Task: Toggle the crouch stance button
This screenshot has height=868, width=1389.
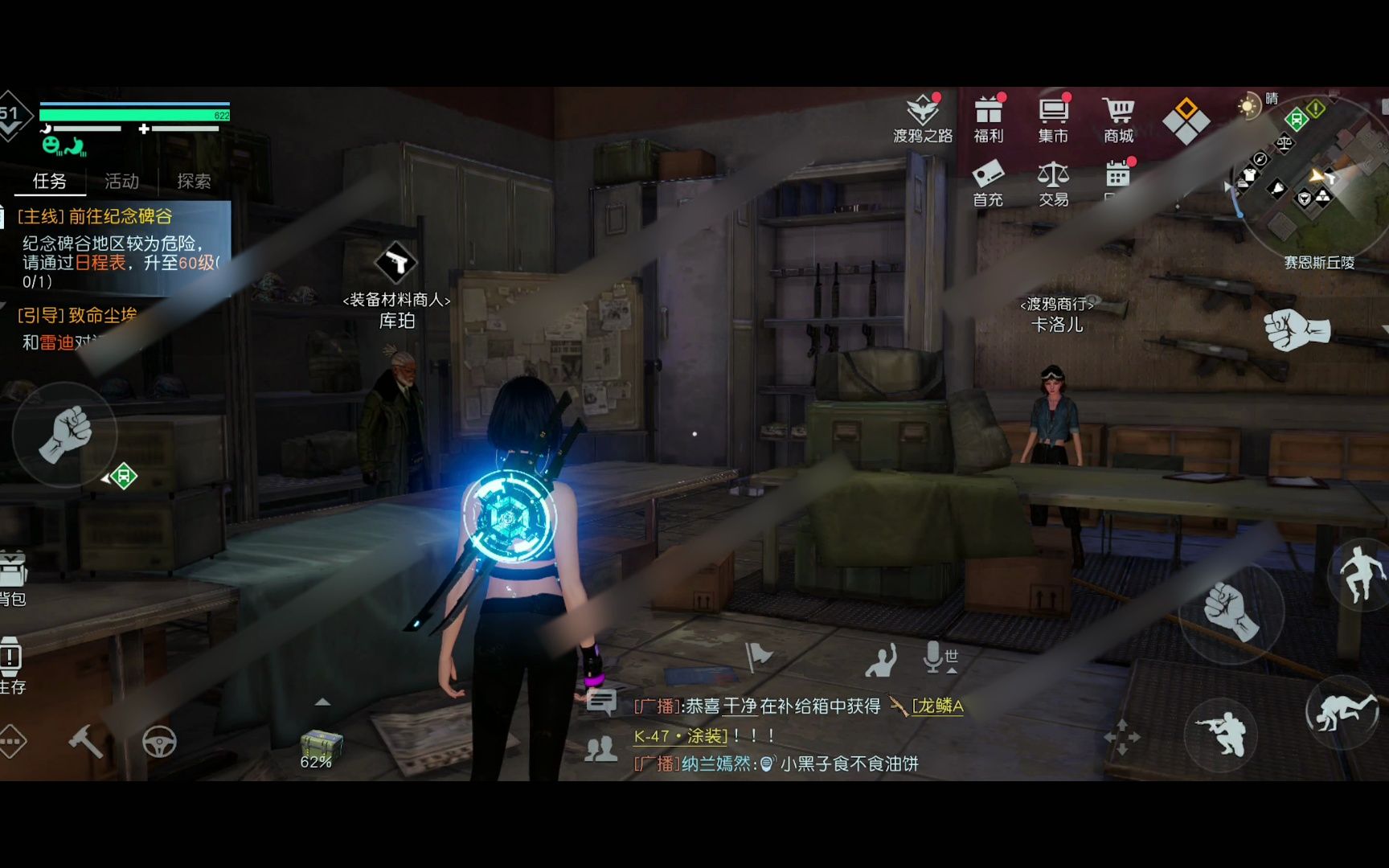Action: [x=1221, y=734]
